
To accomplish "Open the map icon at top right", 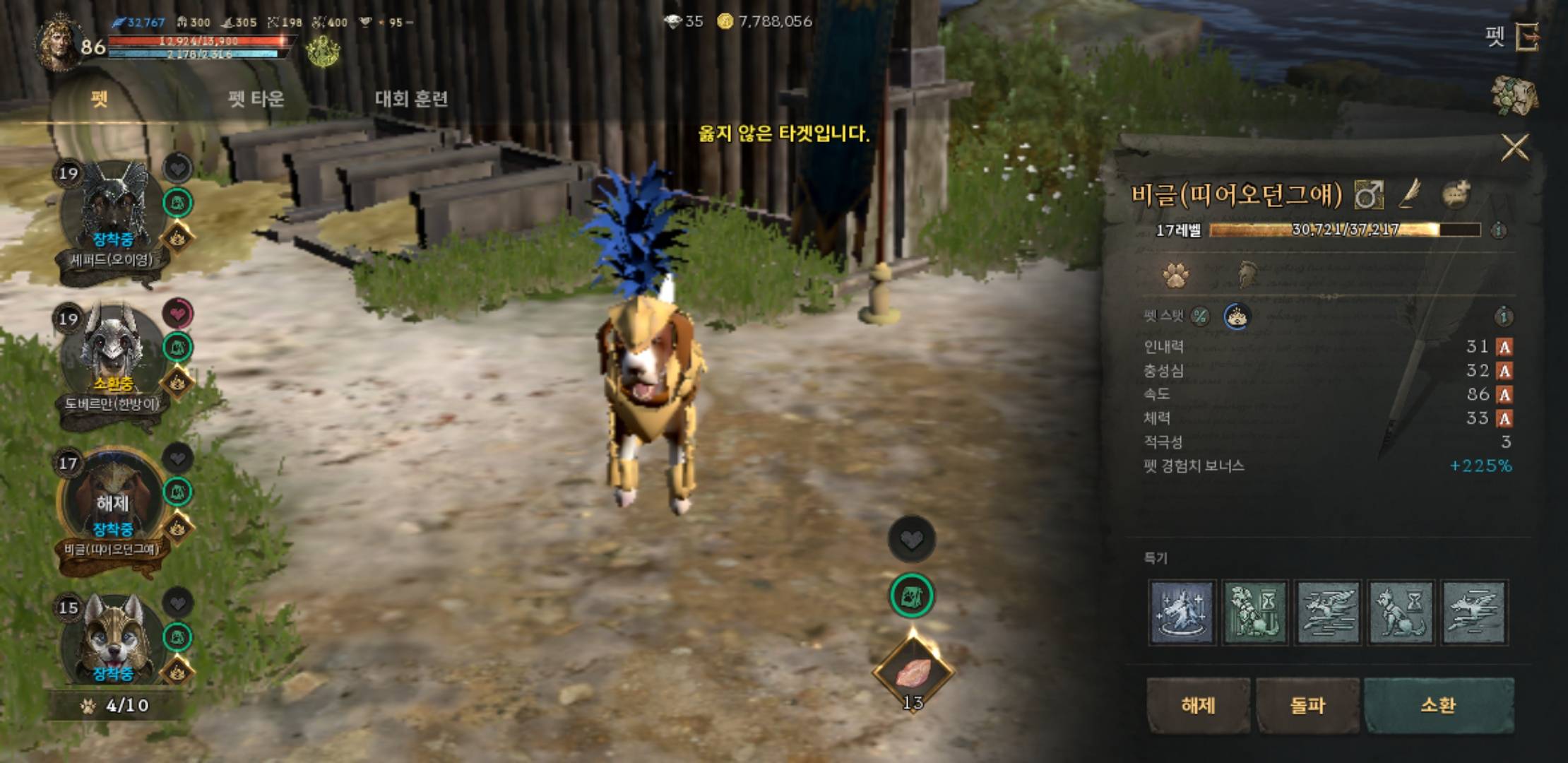I will point(1514,95).
